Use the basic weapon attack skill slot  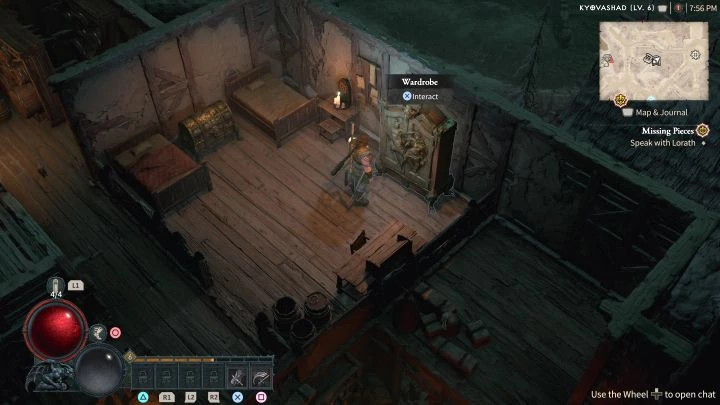point(237,377)
